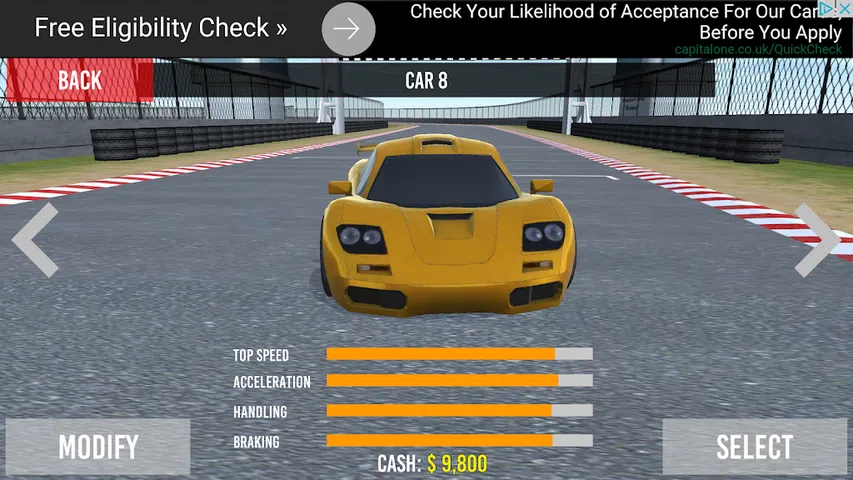Viewport: 853px width, 480px height.
Task: Open the Free Eligibility Check ad arrow
Action: 348,29
